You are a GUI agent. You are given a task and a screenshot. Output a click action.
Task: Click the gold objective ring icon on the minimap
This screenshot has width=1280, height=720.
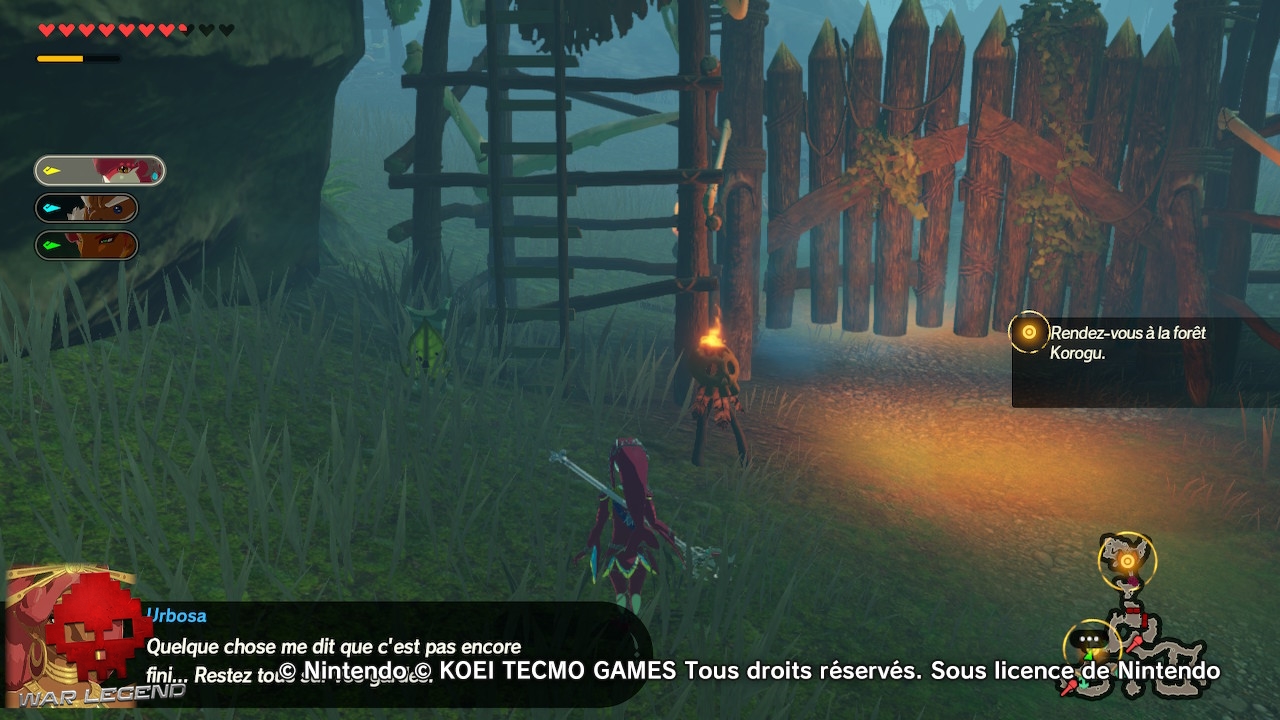click(x=1127, y=561)
